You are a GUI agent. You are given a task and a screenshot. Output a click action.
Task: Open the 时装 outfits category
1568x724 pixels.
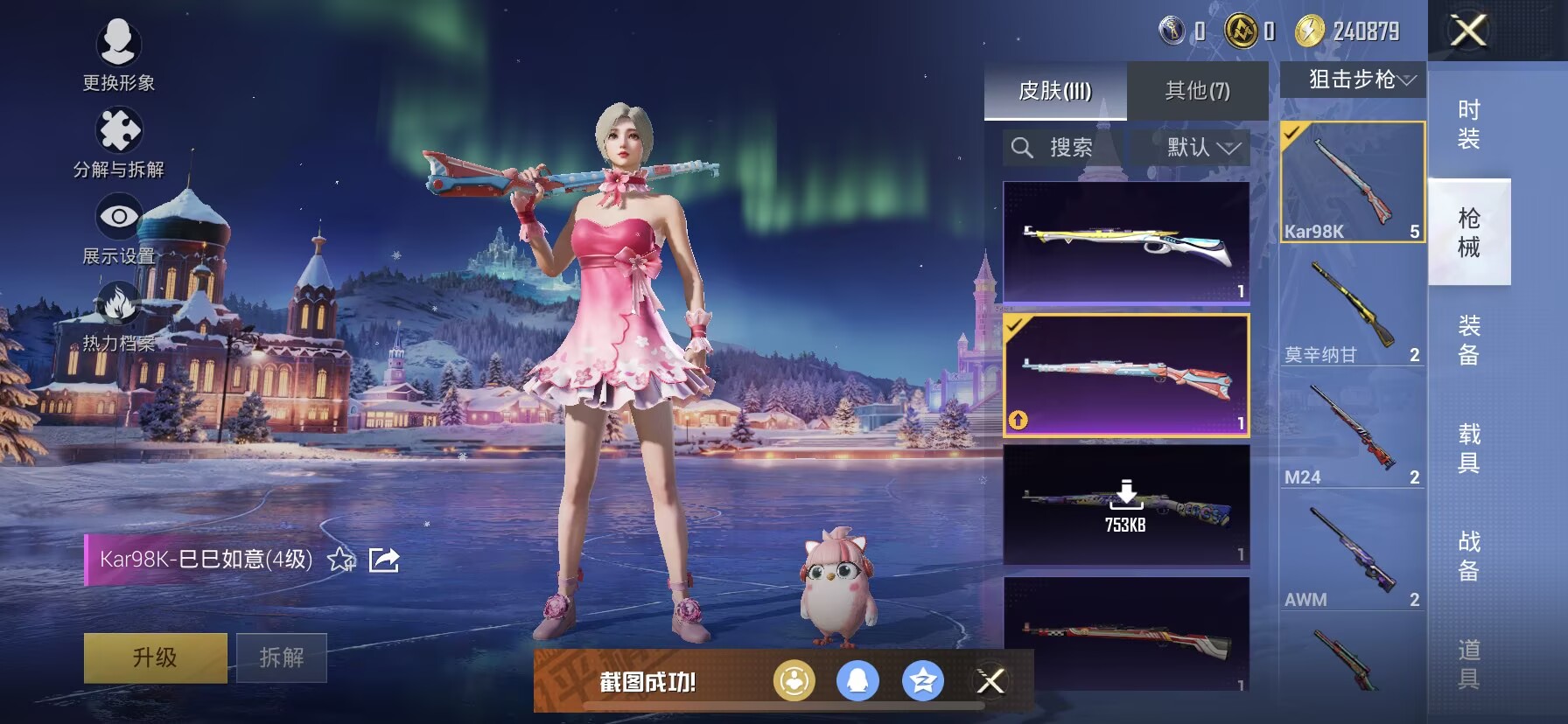1469,124
